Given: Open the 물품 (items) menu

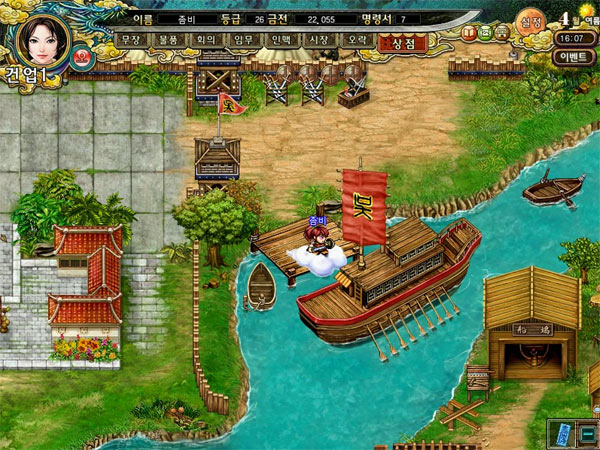Looking at the screenshot, I should tap(167, 40).
